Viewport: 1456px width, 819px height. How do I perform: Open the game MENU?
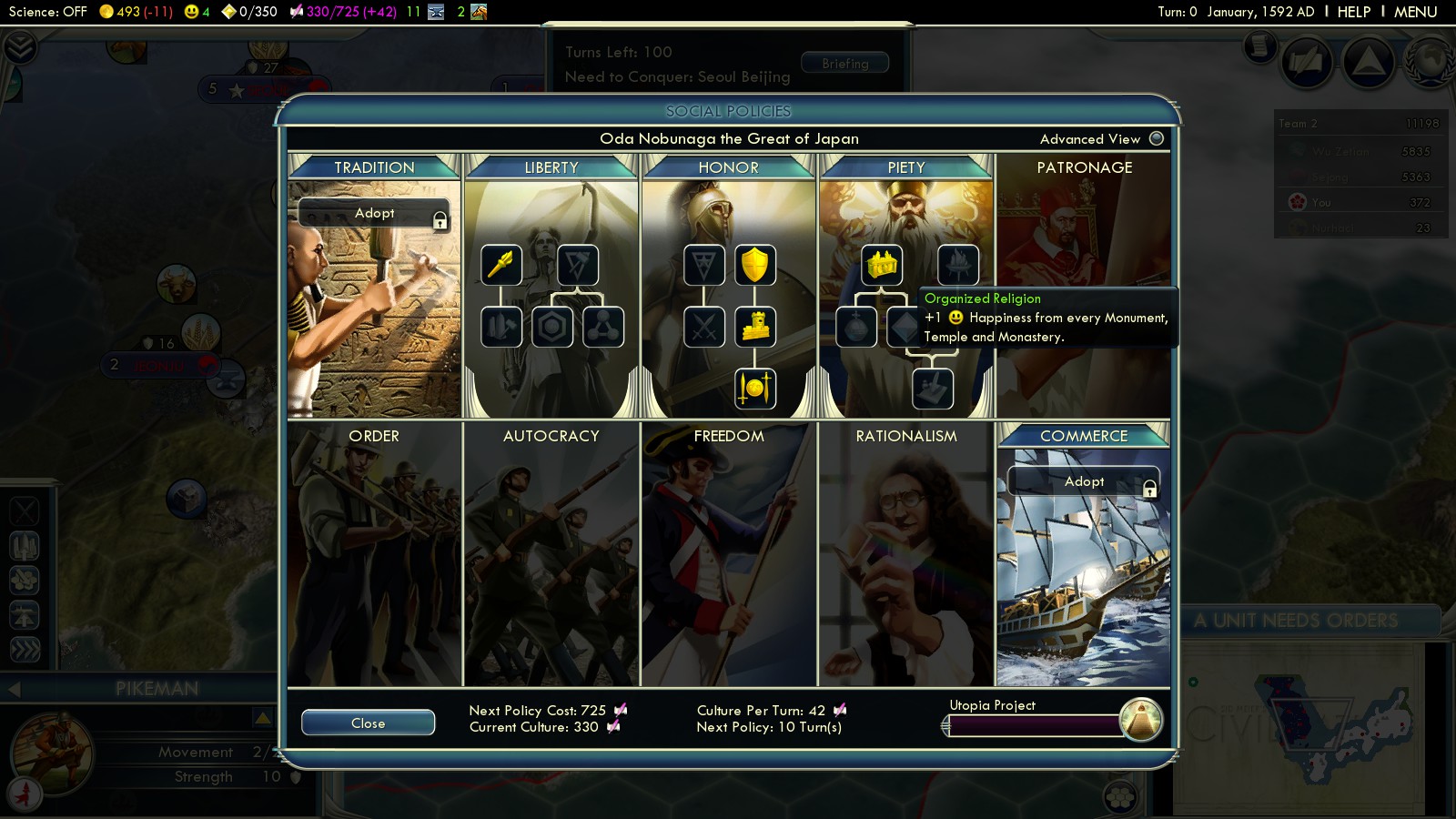pyautogui.click(x=1415, y=12)
